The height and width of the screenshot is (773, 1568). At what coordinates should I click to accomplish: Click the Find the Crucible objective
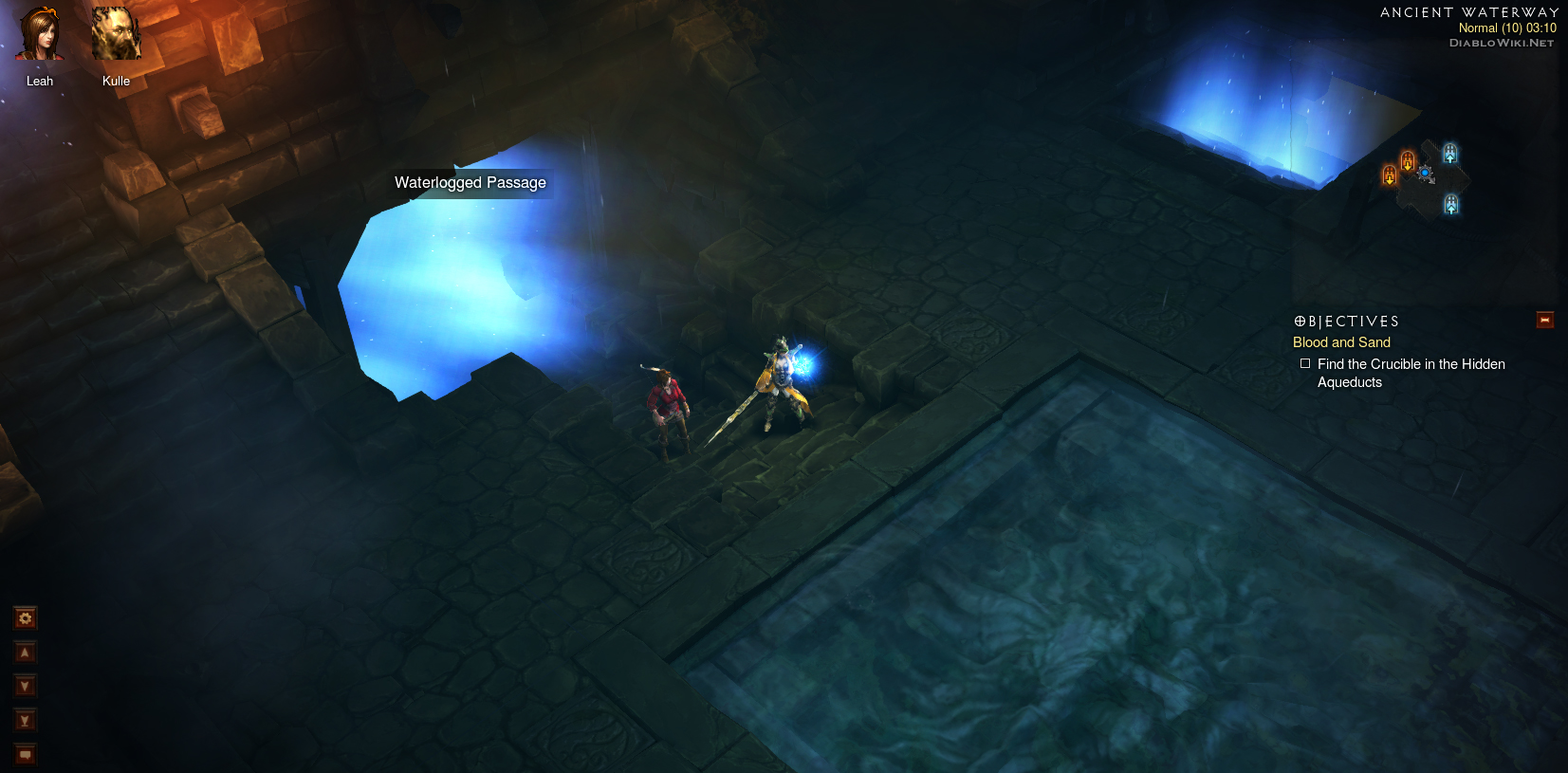[1411, 373]
